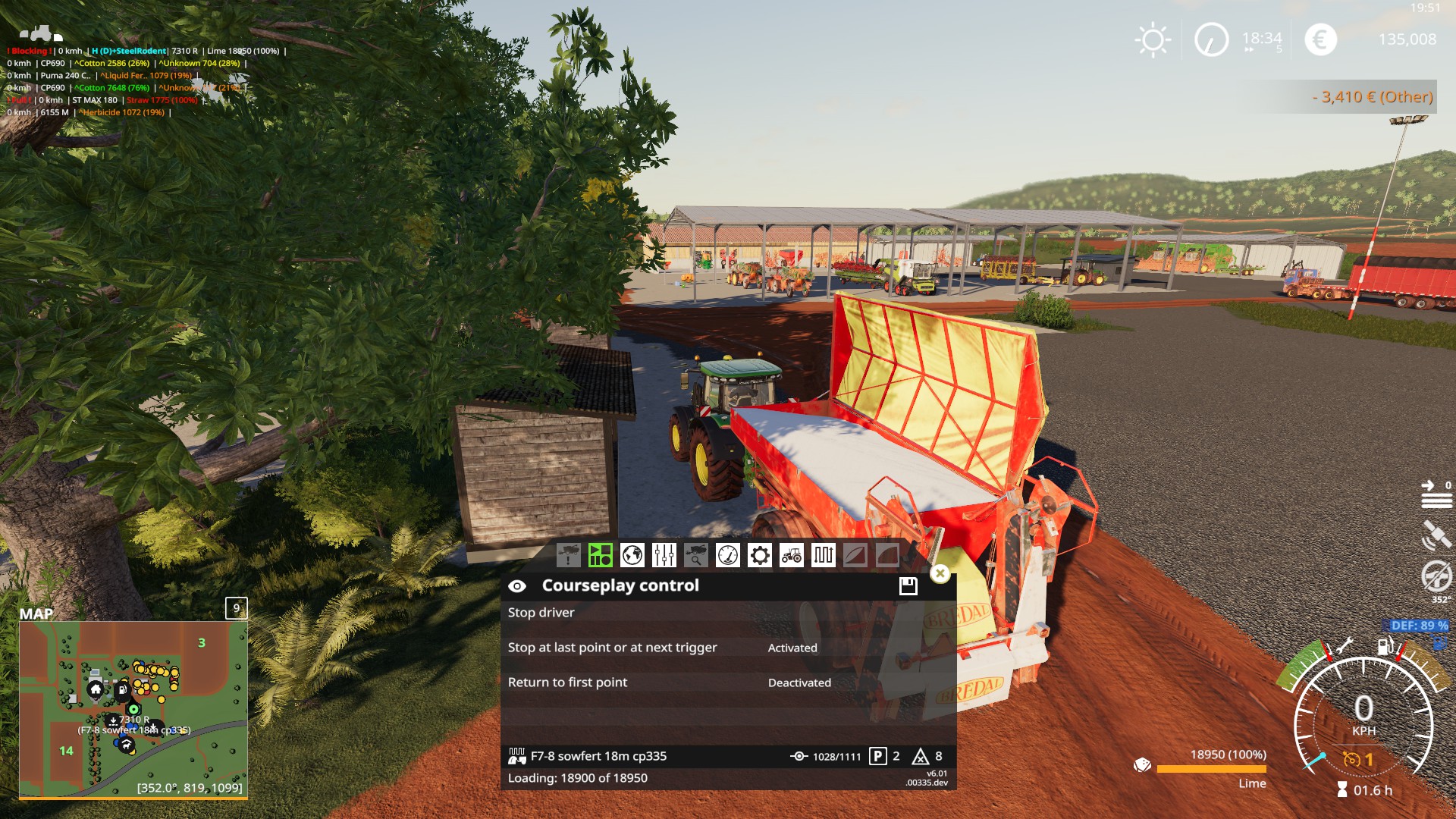This screenshot has width=1456, height=819.
Task: Open the combine with exclamation mark tab
Action: (568, 555)
